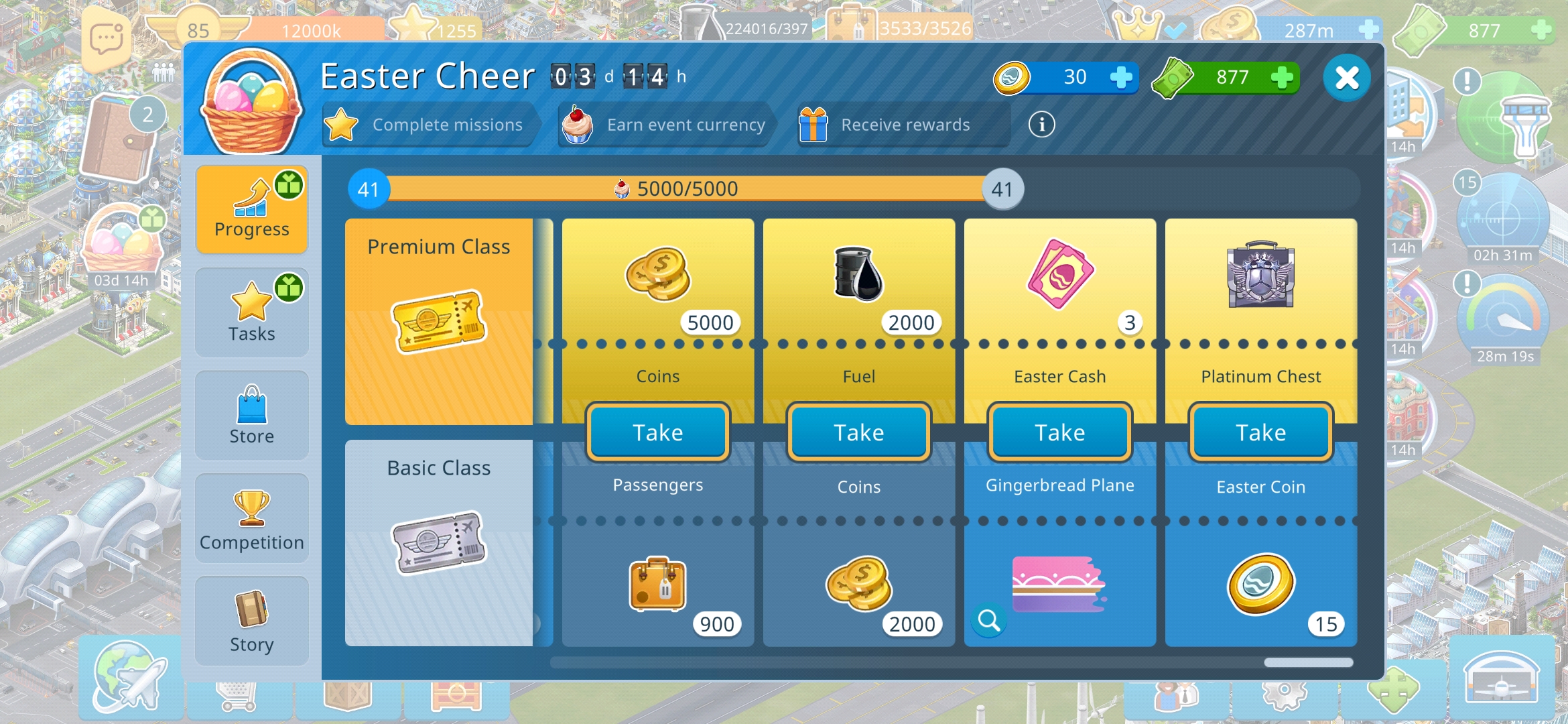Show the Progress tab
The width and height of the screenshot is (1568, 724).
(252, 209)
